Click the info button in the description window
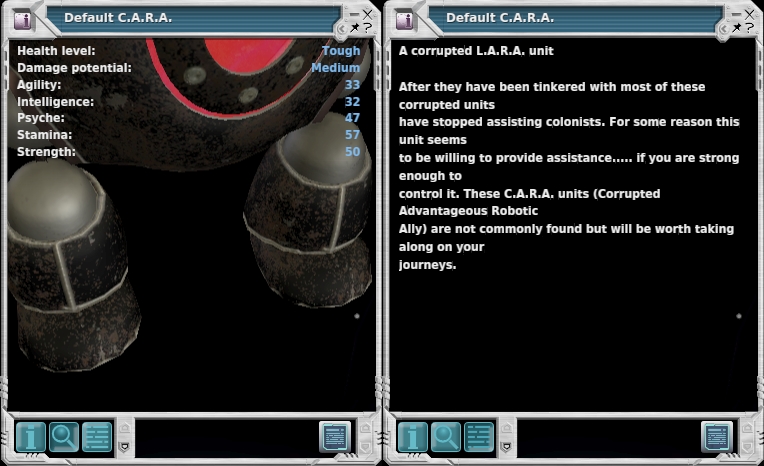The height and width of the screenshot is (466, 764). tap(413, 437)
